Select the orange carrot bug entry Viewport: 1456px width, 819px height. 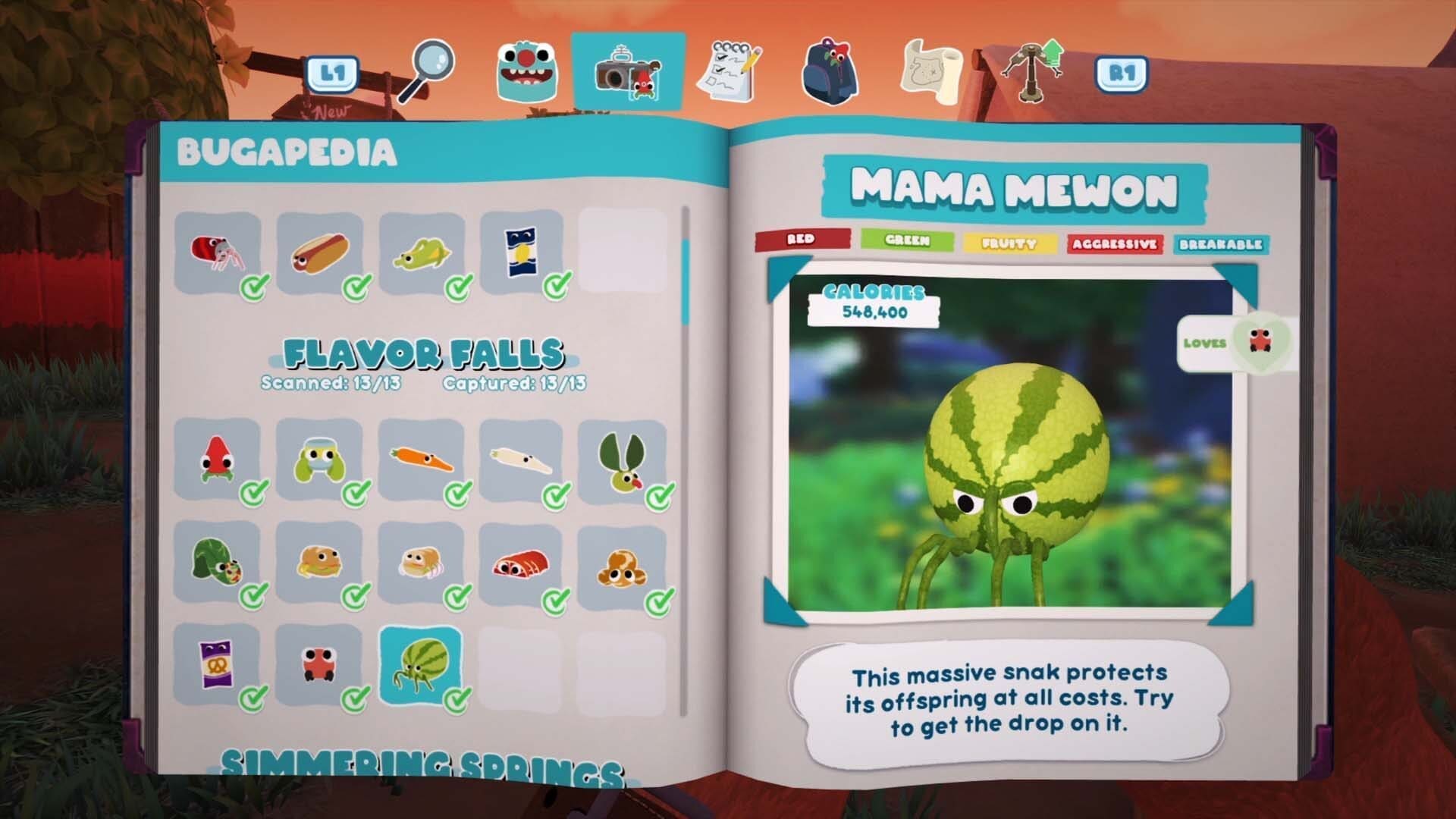click(421, 460)
